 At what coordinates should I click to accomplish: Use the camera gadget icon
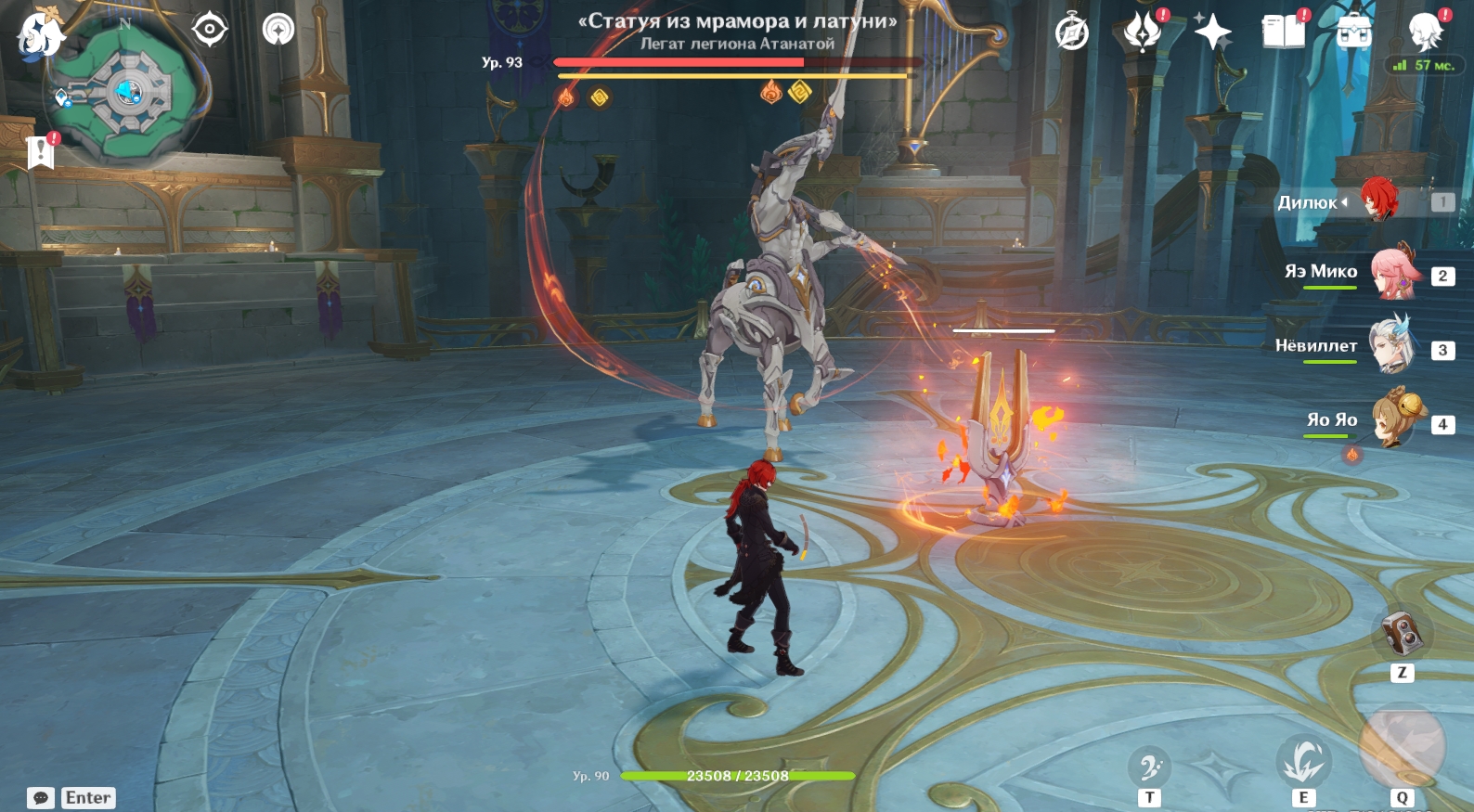pos(1402,634)
